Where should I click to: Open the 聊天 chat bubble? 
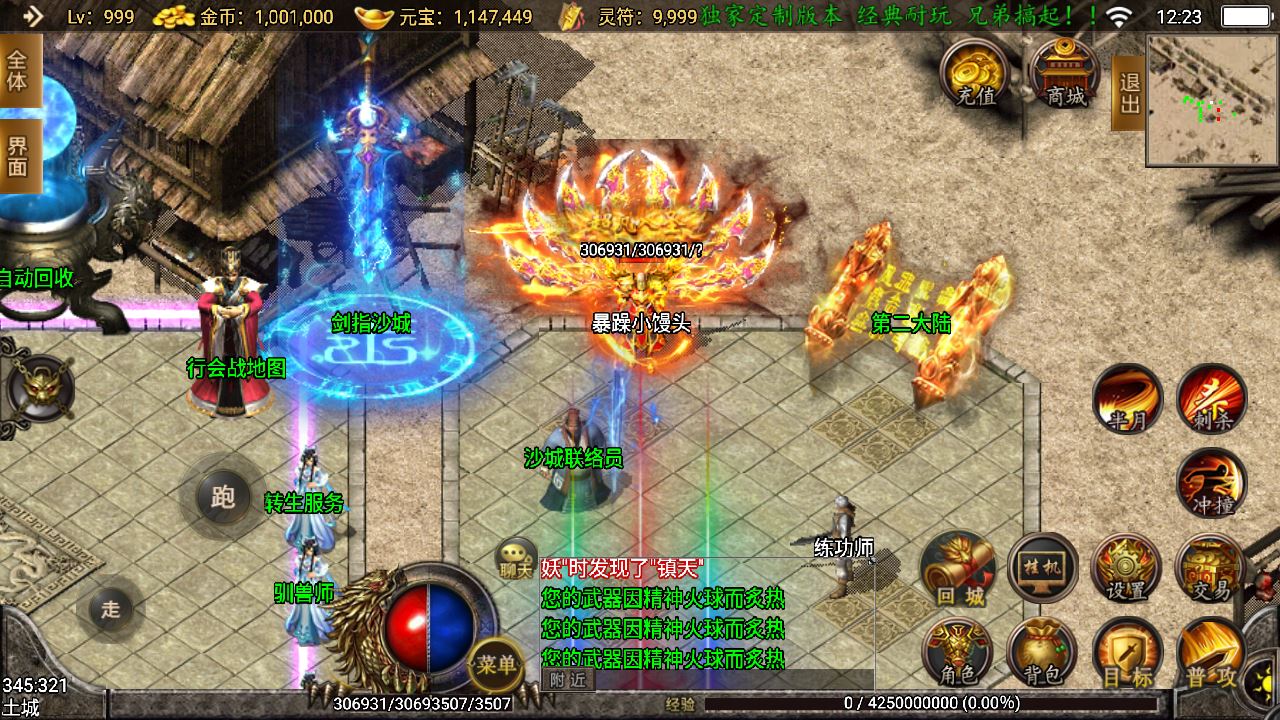point(516,558)
